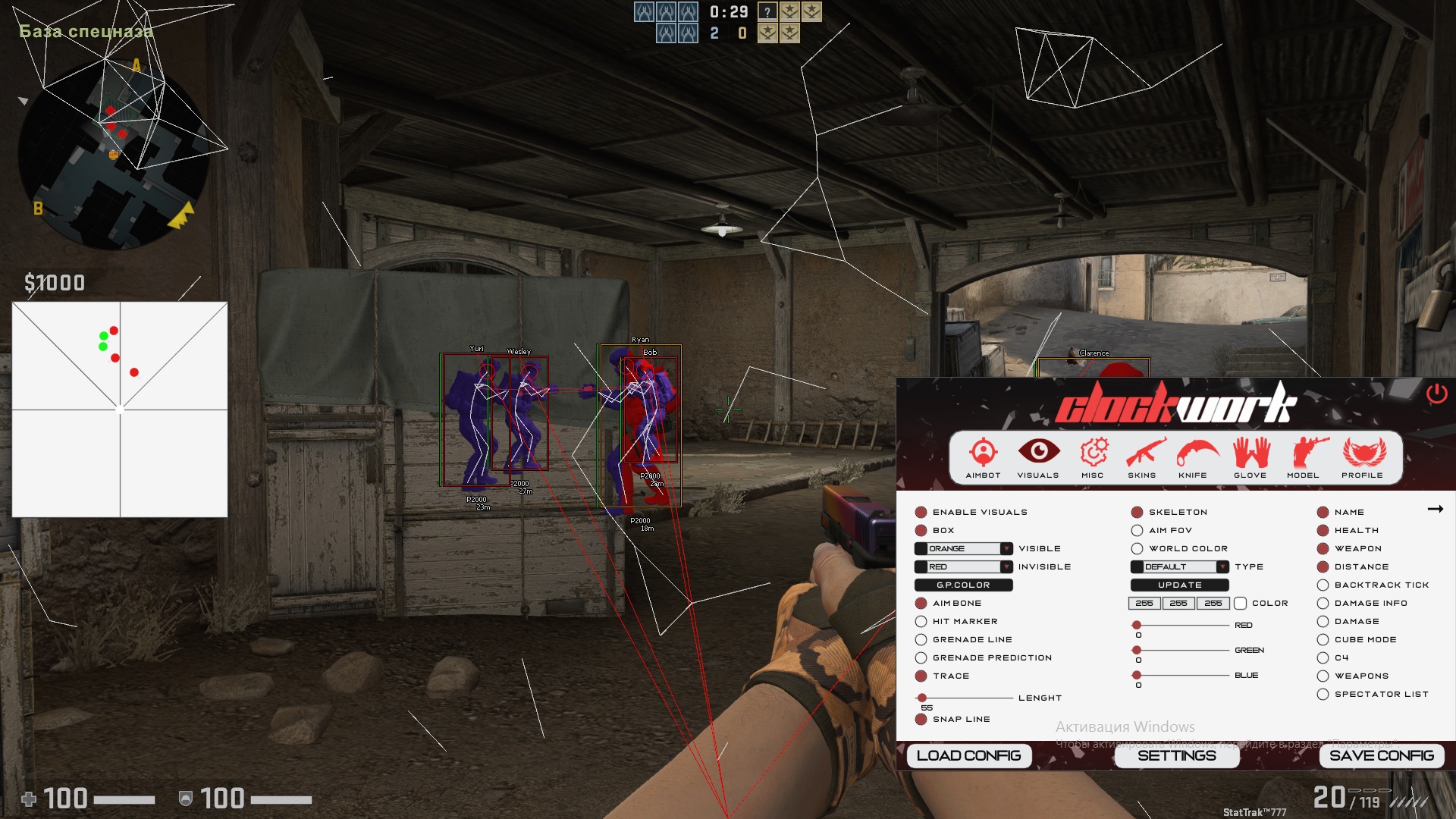Open the Visible color dropdown set to Orange
Image resolution: width=1456 pixels, height=819 pixels.
click(x=964, y=549)
